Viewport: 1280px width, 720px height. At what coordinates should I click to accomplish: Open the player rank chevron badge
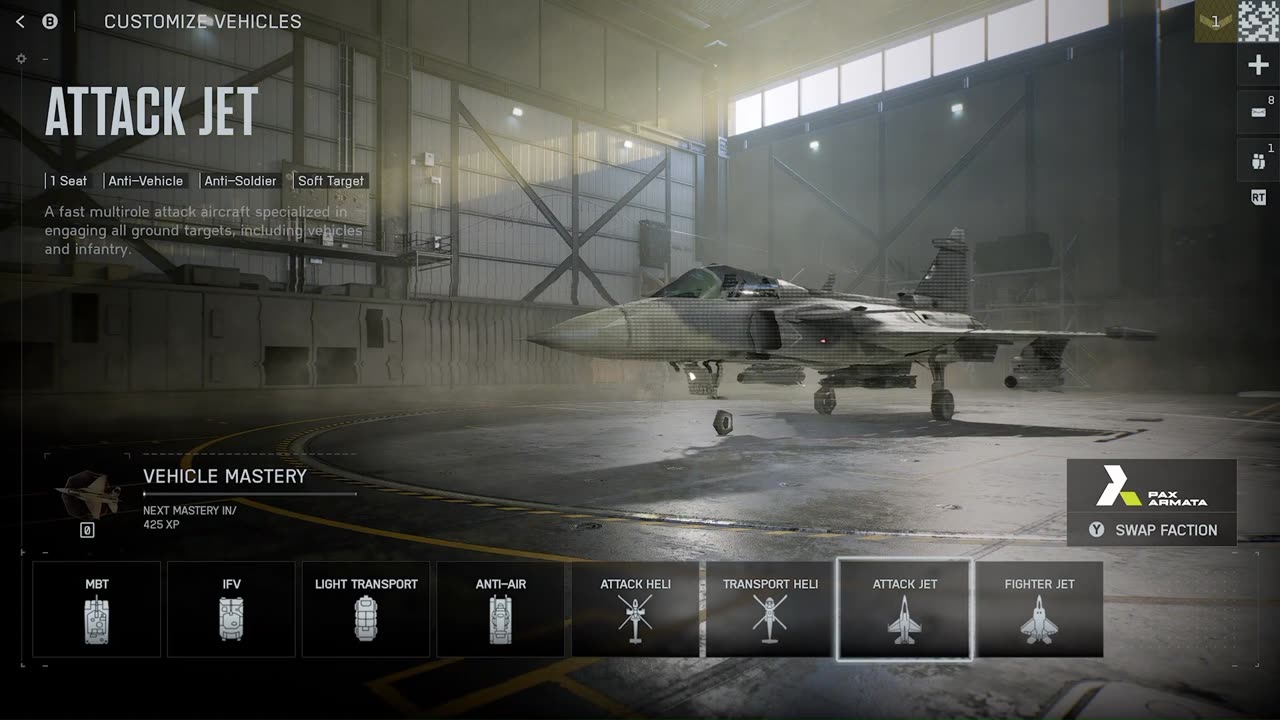[x=1215, y=21]
